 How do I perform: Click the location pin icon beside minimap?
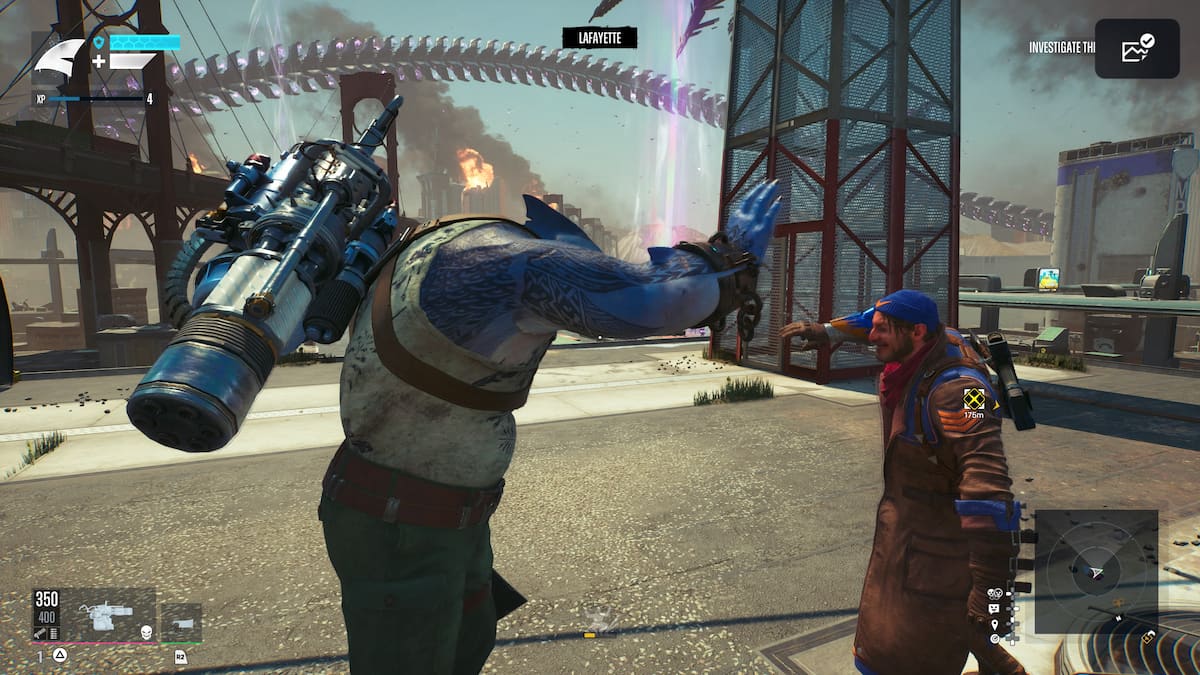(x=994, y=624)
